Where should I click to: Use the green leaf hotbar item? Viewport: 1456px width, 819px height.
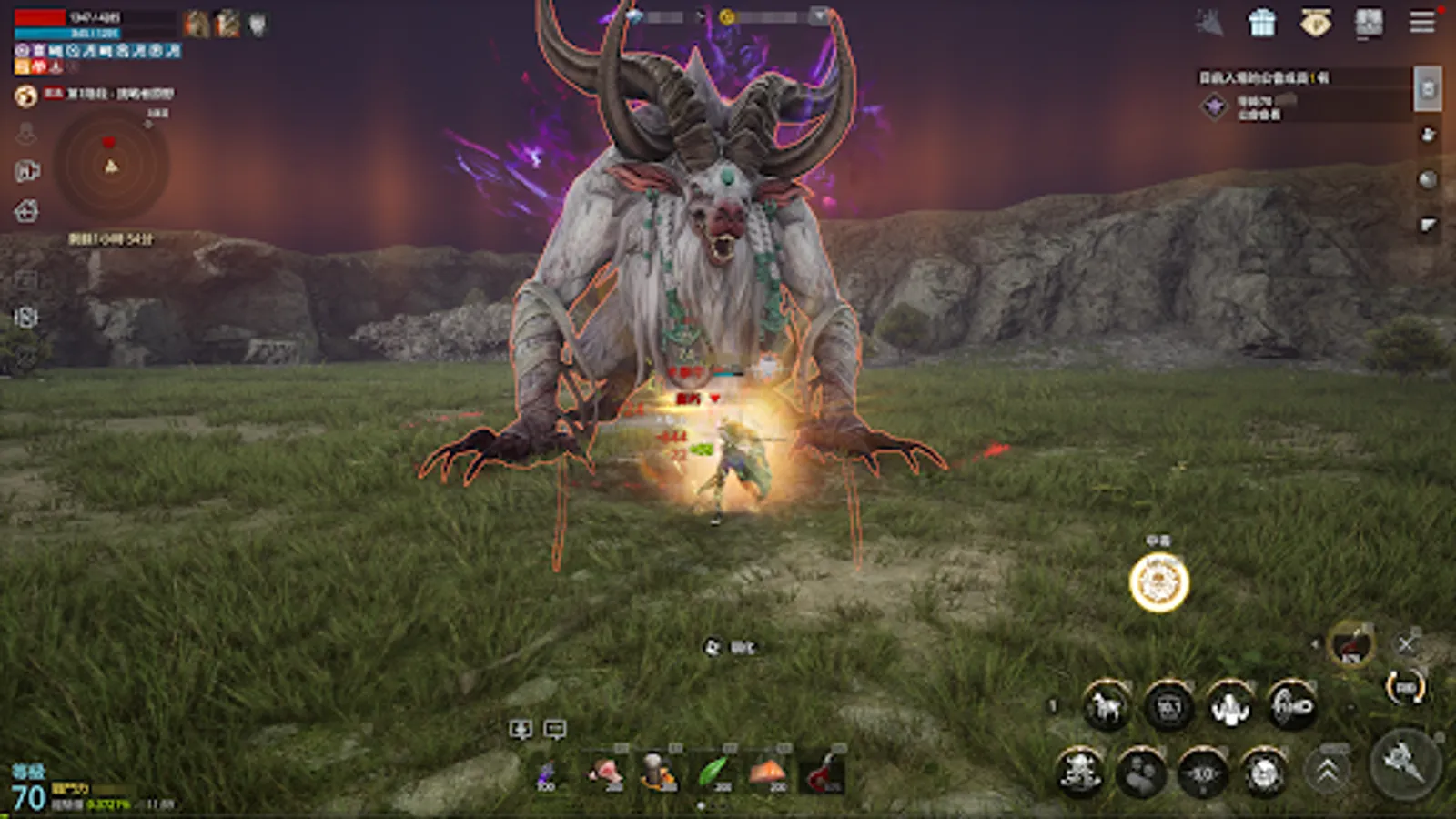click(x=714, y=773)
